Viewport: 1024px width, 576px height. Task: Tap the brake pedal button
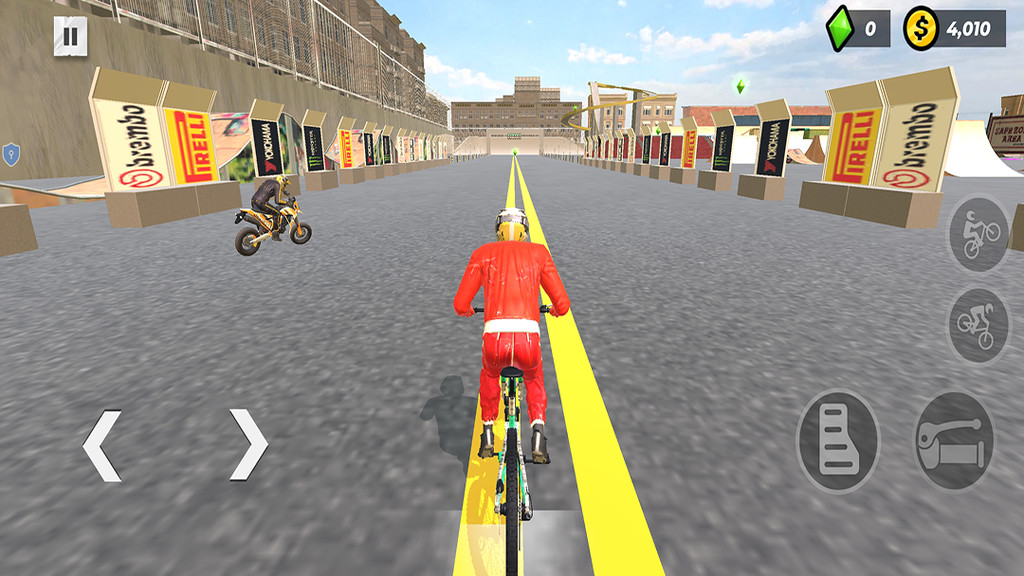point(838,440)
